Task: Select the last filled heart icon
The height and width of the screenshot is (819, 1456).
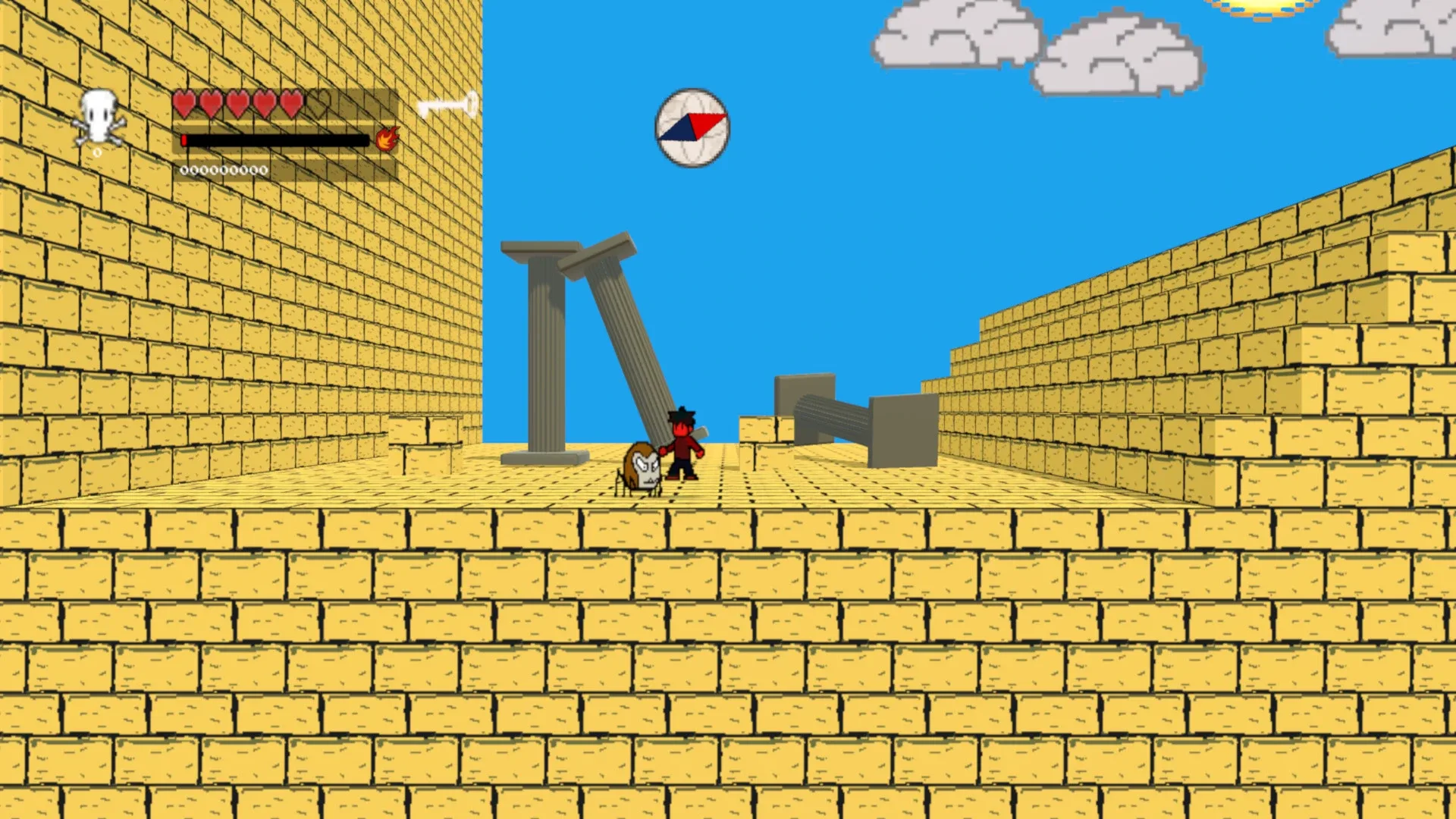Action: pos(291,104)
